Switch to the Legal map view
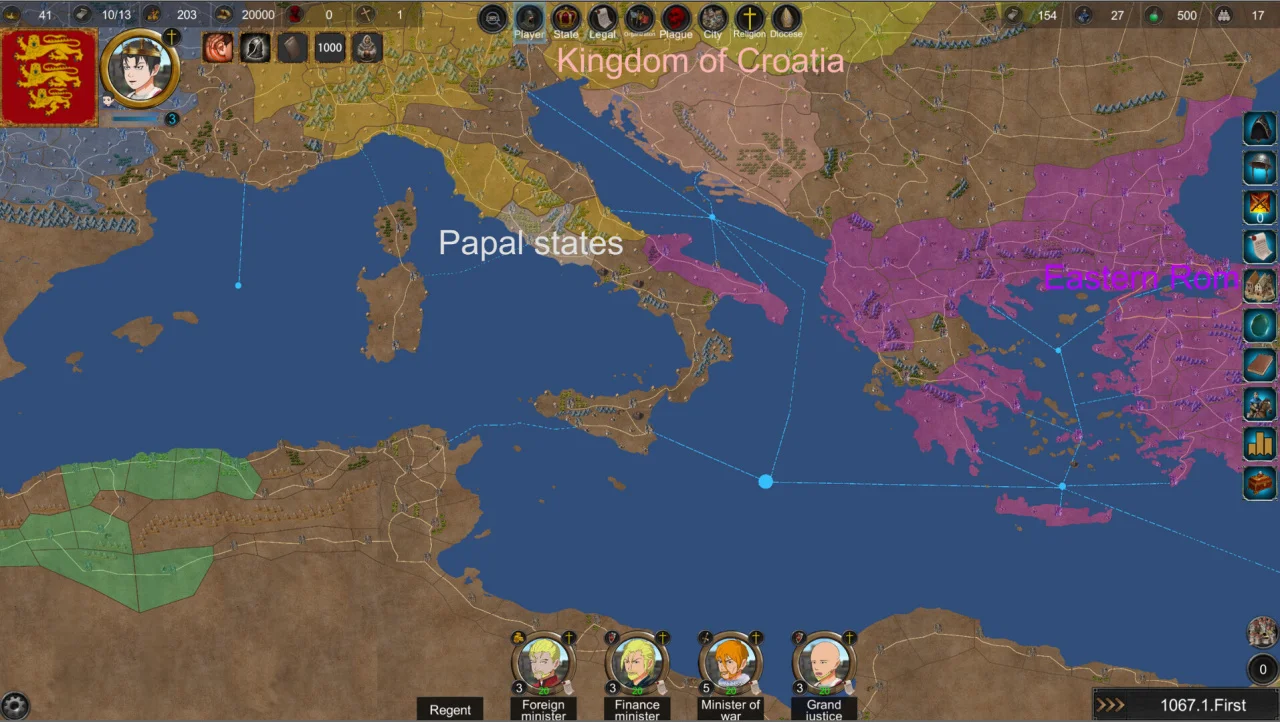Viewport: 1280px width, 722px height. pyautogui.click(x=602, y=19)
